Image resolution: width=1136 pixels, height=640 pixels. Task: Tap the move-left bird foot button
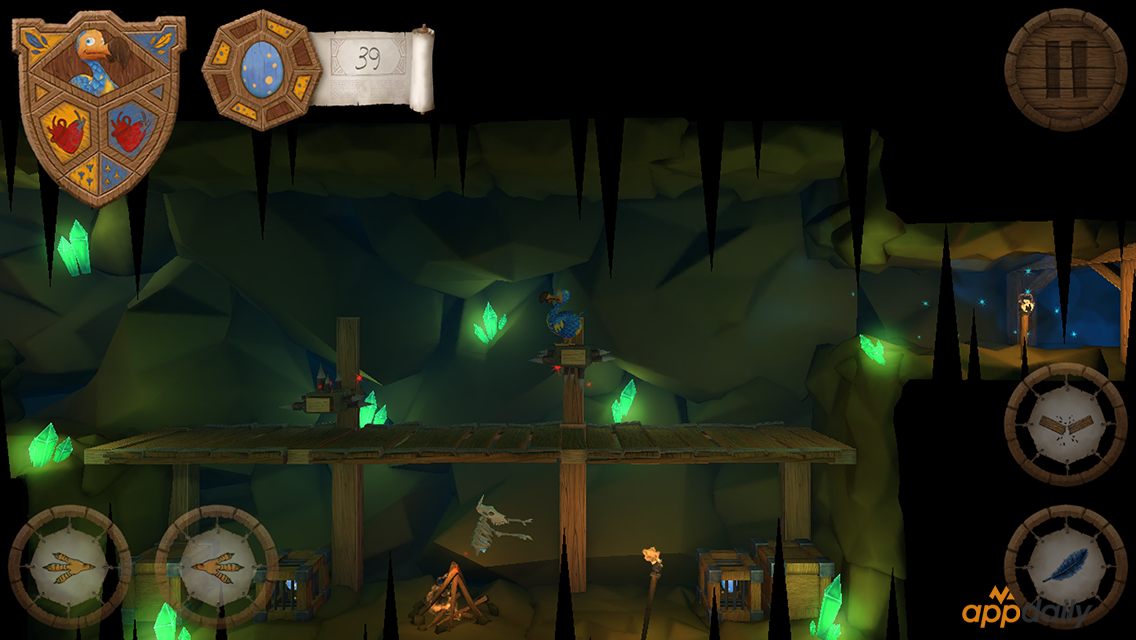(69, 566)
